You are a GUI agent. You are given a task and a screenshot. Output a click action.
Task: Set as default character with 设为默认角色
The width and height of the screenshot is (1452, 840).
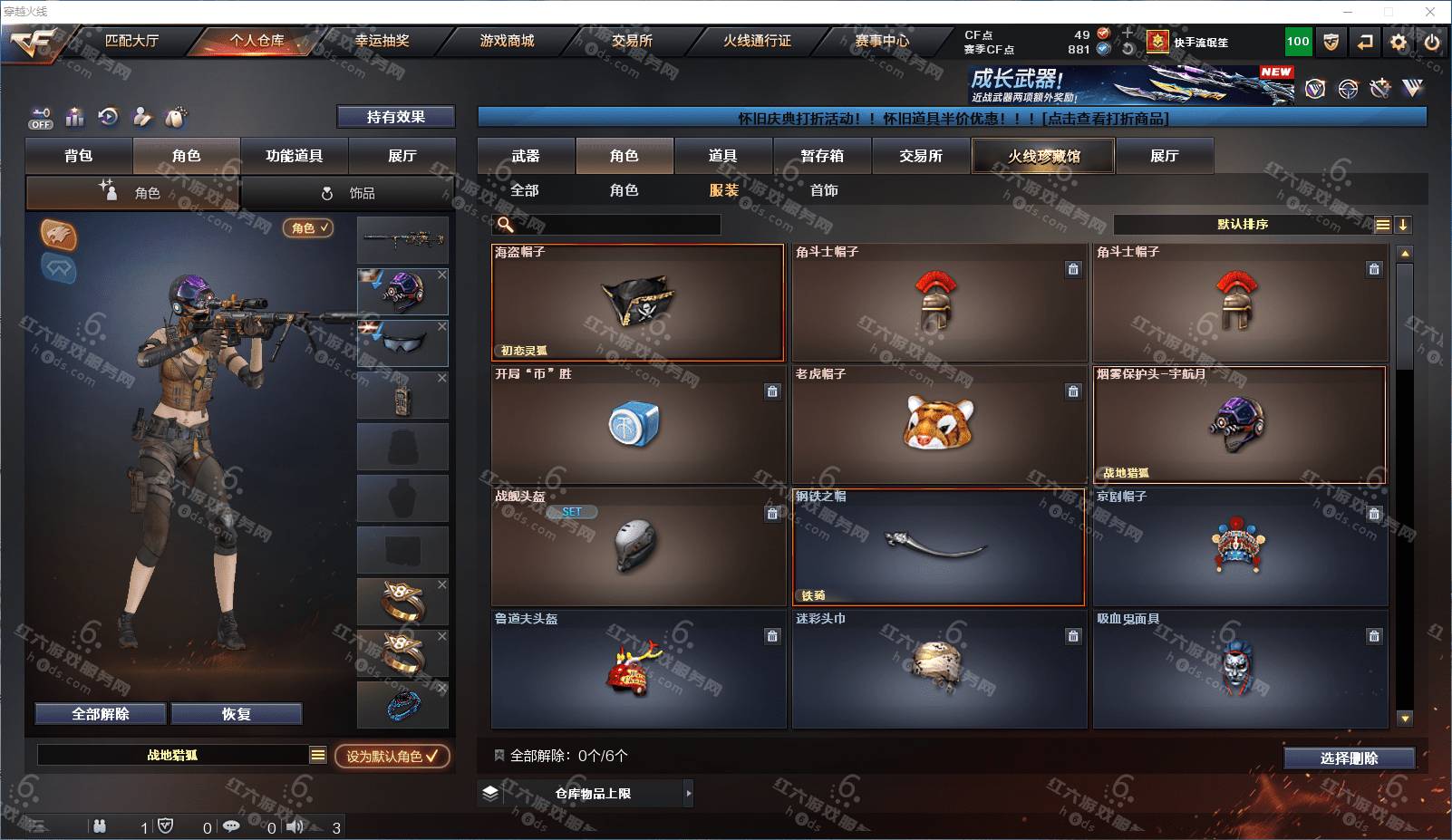(392, 756)
